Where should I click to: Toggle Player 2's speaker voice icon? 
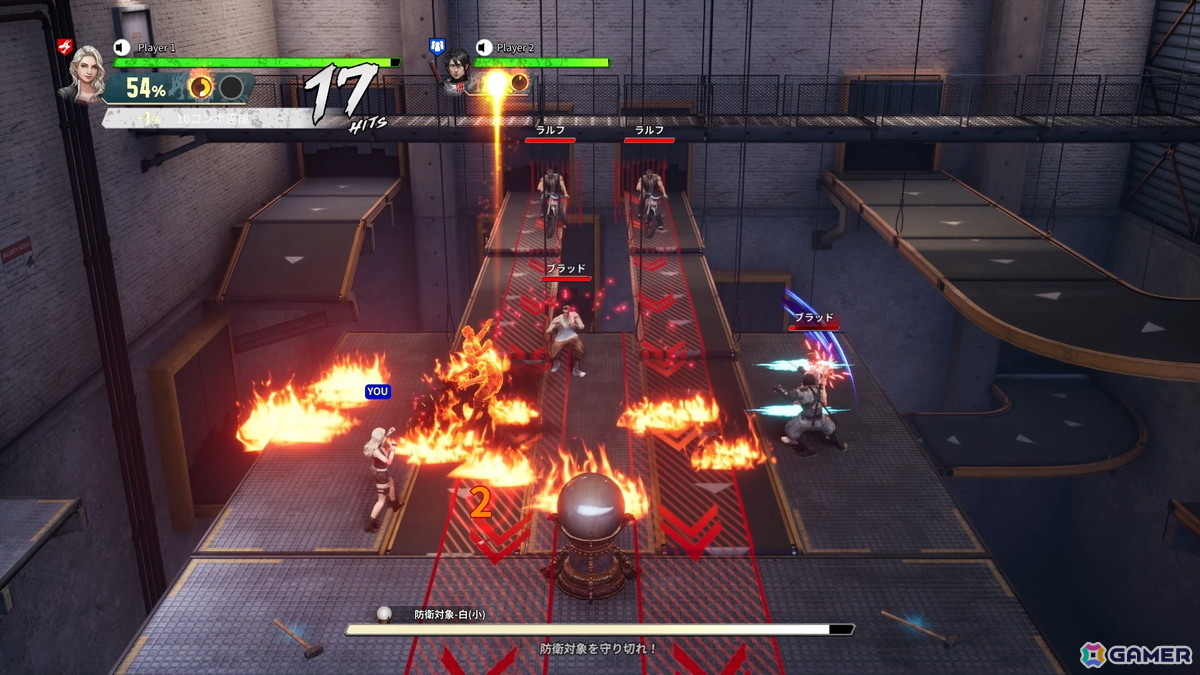coord(484,47)
